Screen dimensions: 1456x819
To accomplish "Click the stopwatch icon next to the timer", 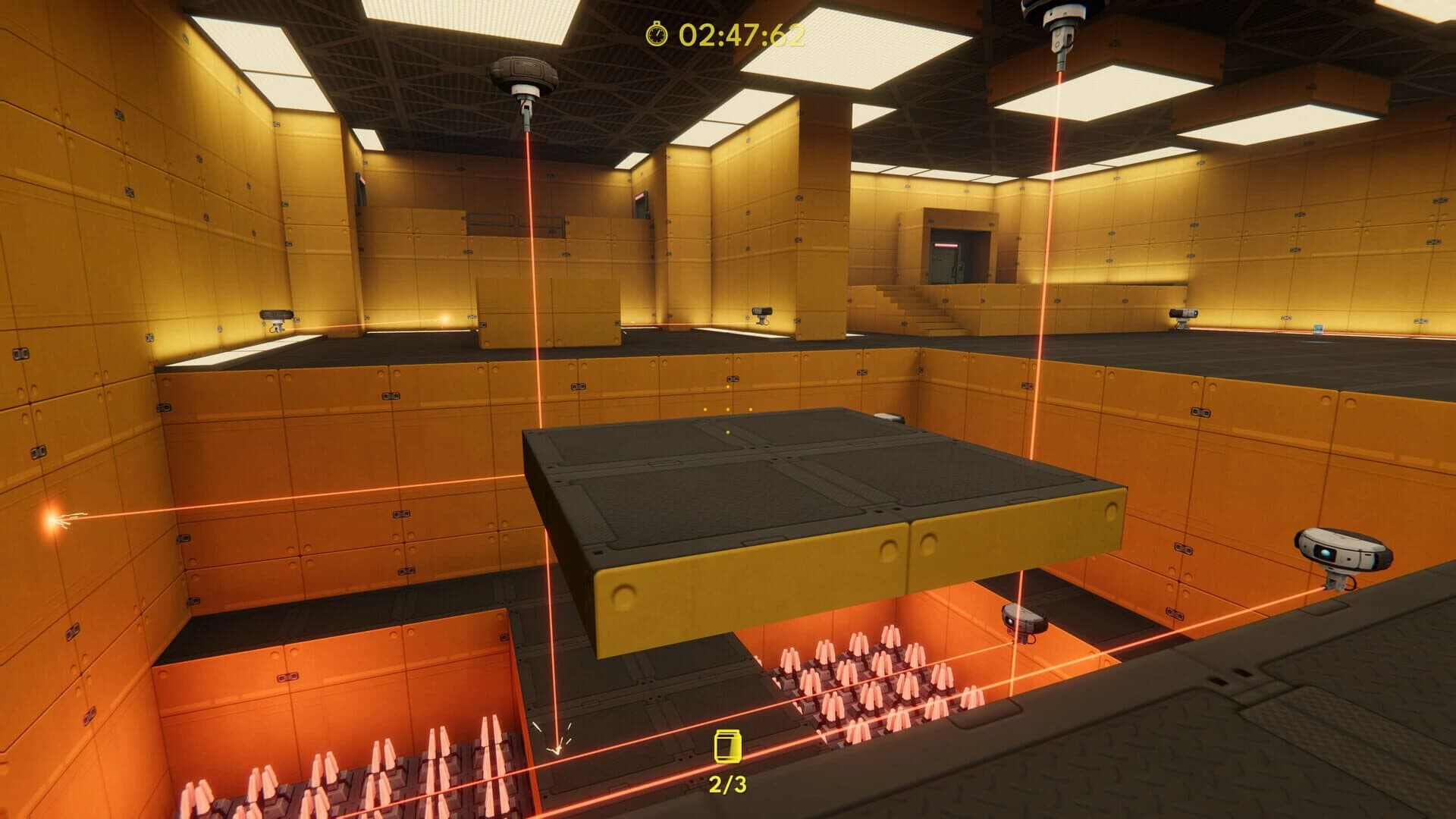I will [657, 34].
